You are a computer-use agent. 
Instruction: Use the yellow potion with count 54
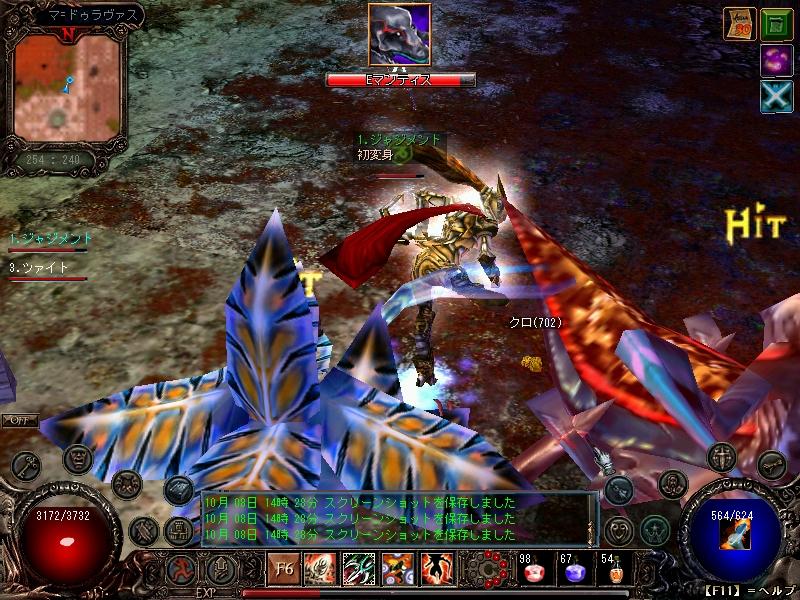pyautogui.click(x=613, y=571)
